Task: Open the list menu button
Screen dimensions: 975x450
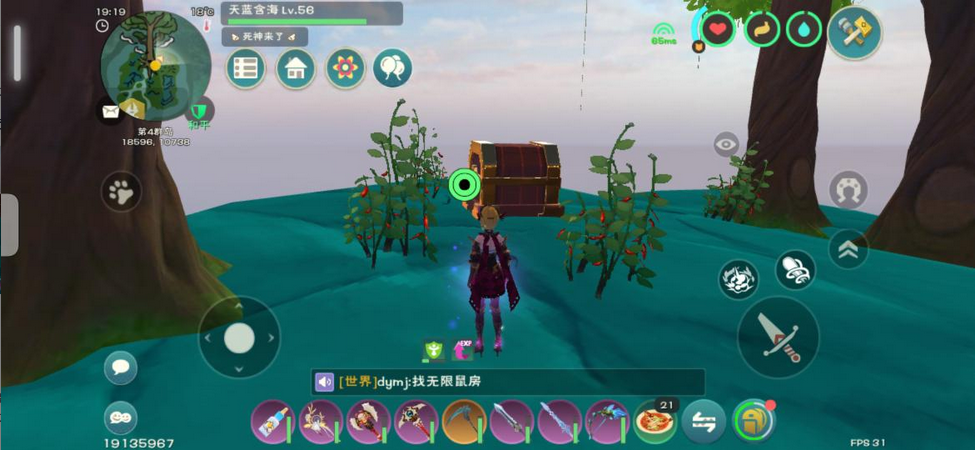Action: click(x=245, y=69)
